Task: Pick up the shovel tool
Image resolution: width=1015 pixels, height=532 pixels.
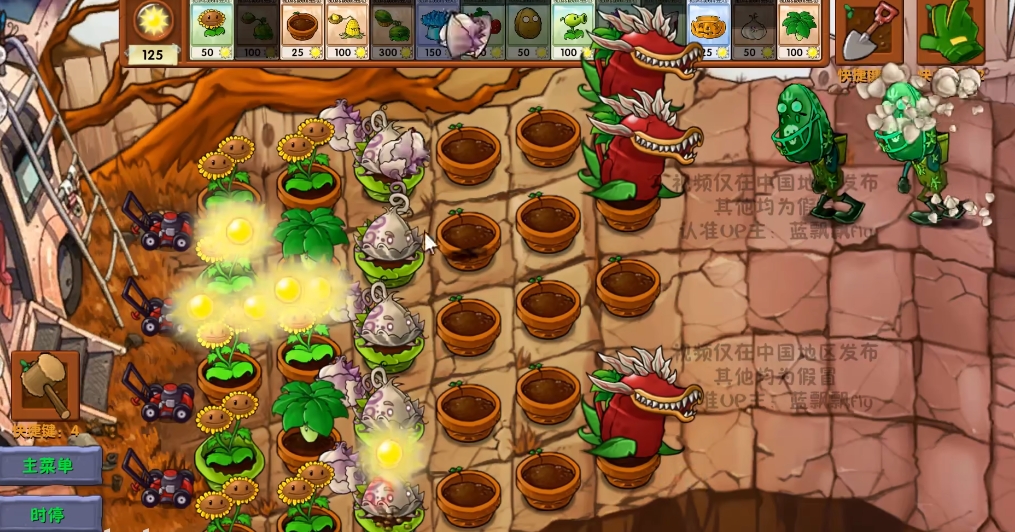Action: [x=868, y=33]
